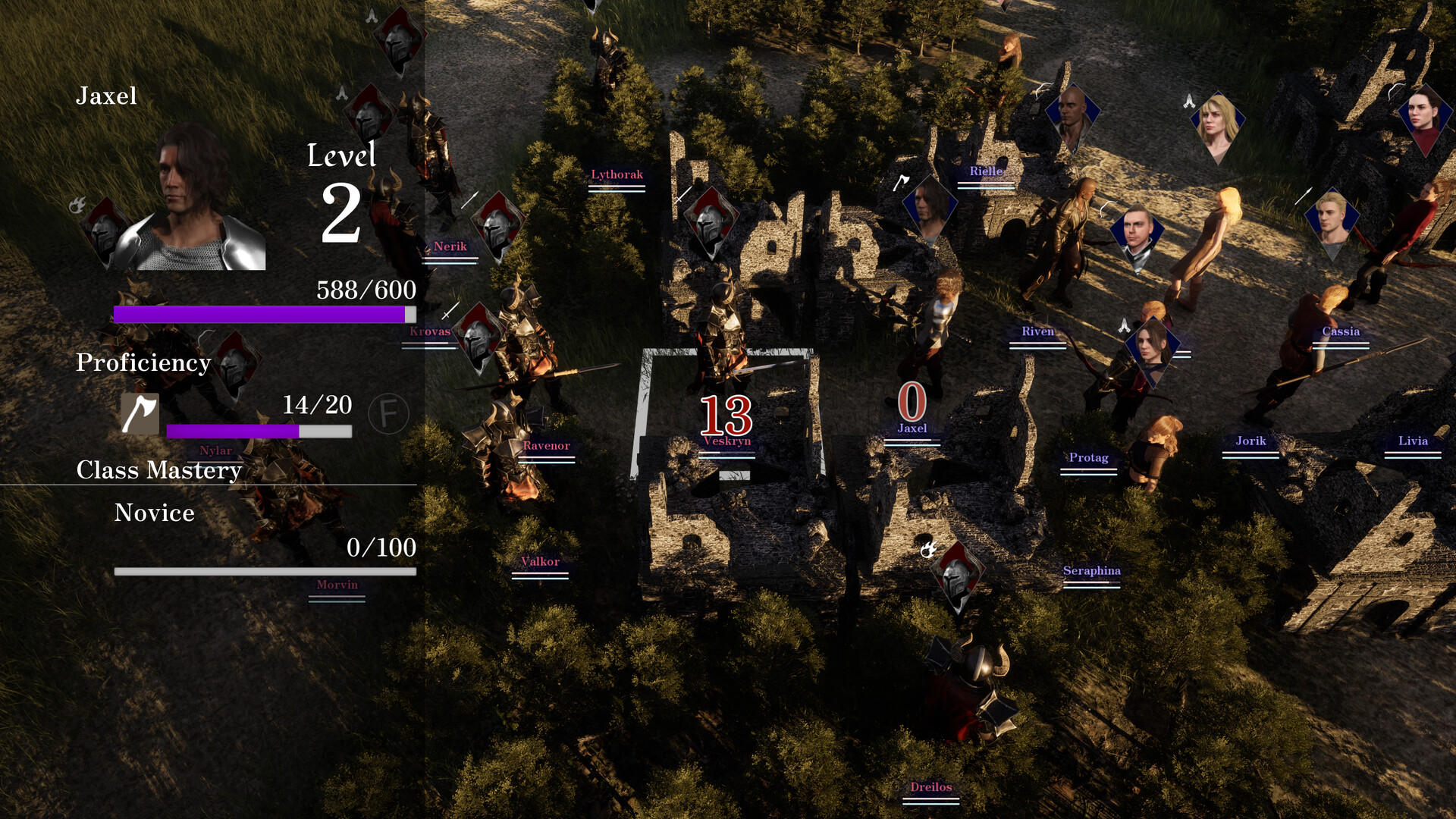
Task: Click the axe icon beside the brown-haired portrait
Action: (902, 182)
